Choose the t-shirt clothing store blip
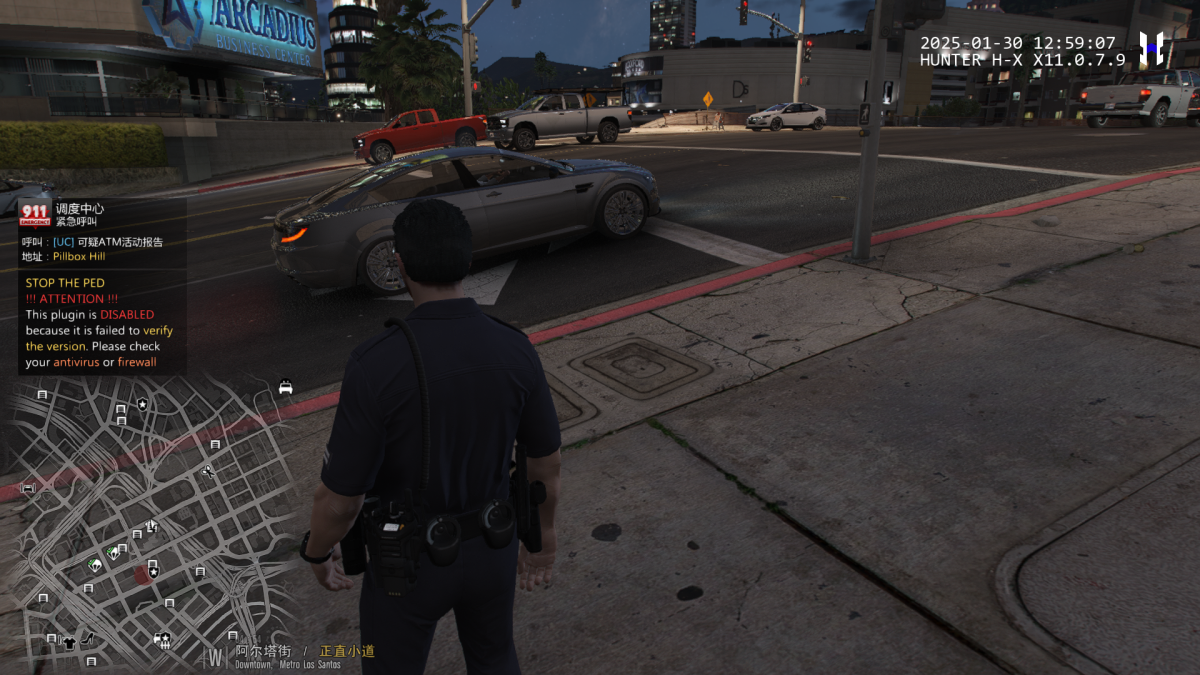Screen dimensions: 1200x675 coord(68,643)
